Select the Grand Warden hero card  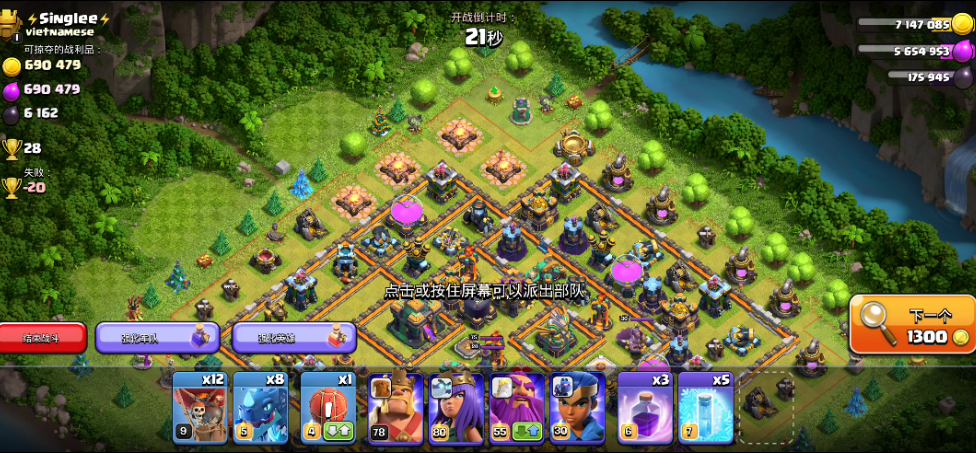click(516, 408)
